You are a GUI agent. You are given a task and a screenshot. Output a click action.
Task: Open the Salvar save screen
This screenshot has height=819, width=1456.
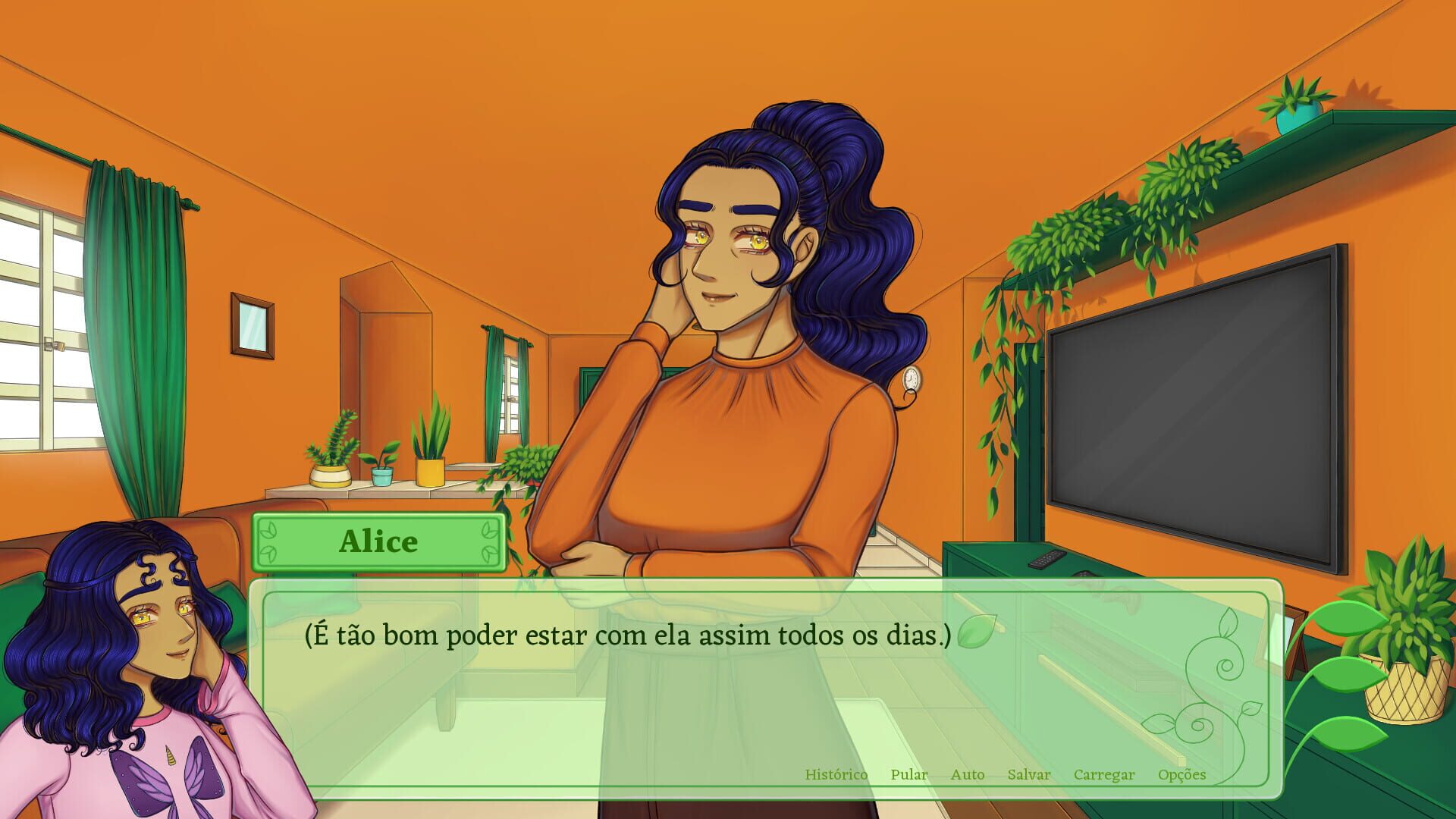tap(1028, 775)
